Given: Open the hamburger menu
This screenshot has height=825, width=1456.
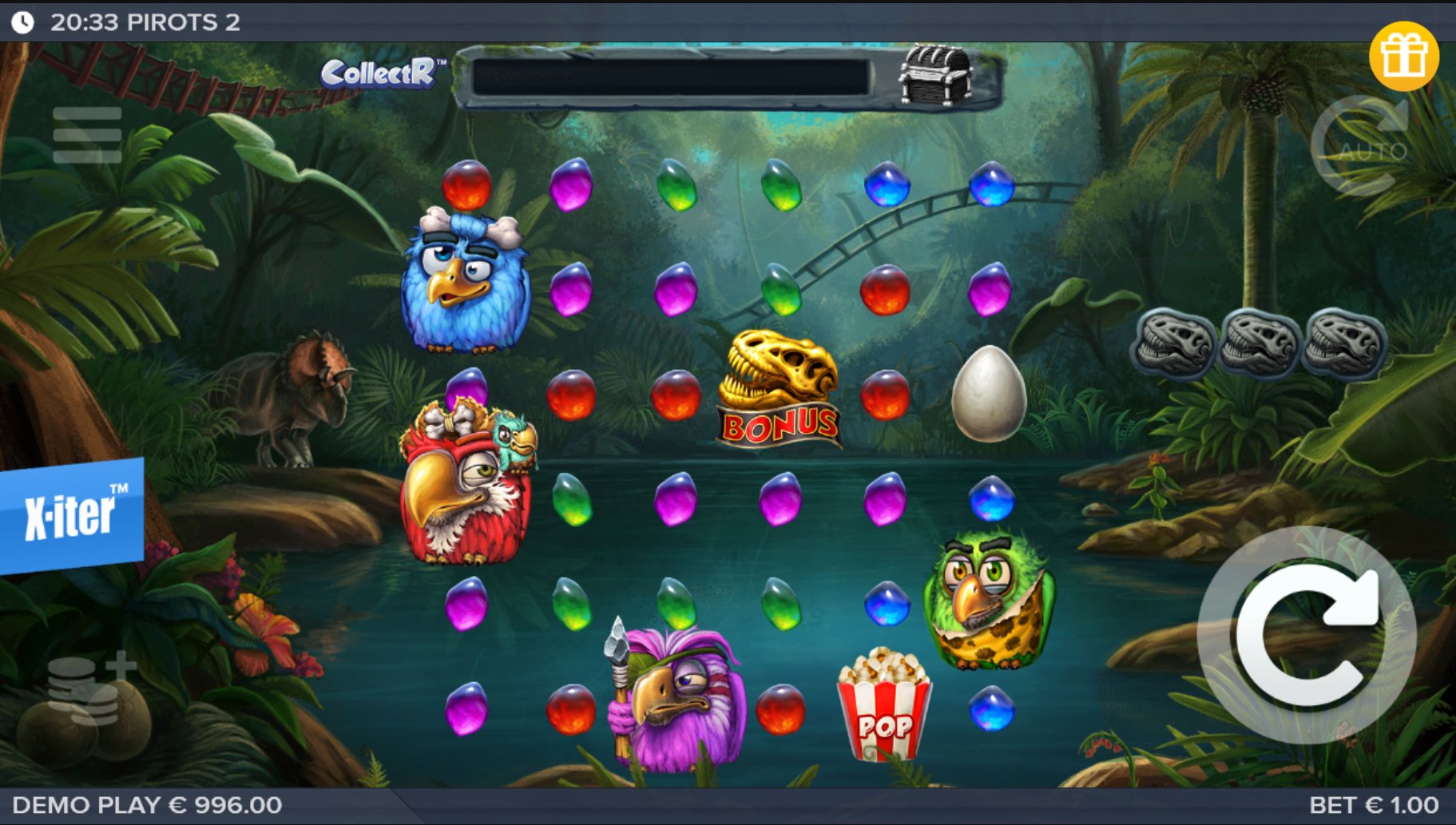Looking at the screenshot, I should tap(87, 135).
